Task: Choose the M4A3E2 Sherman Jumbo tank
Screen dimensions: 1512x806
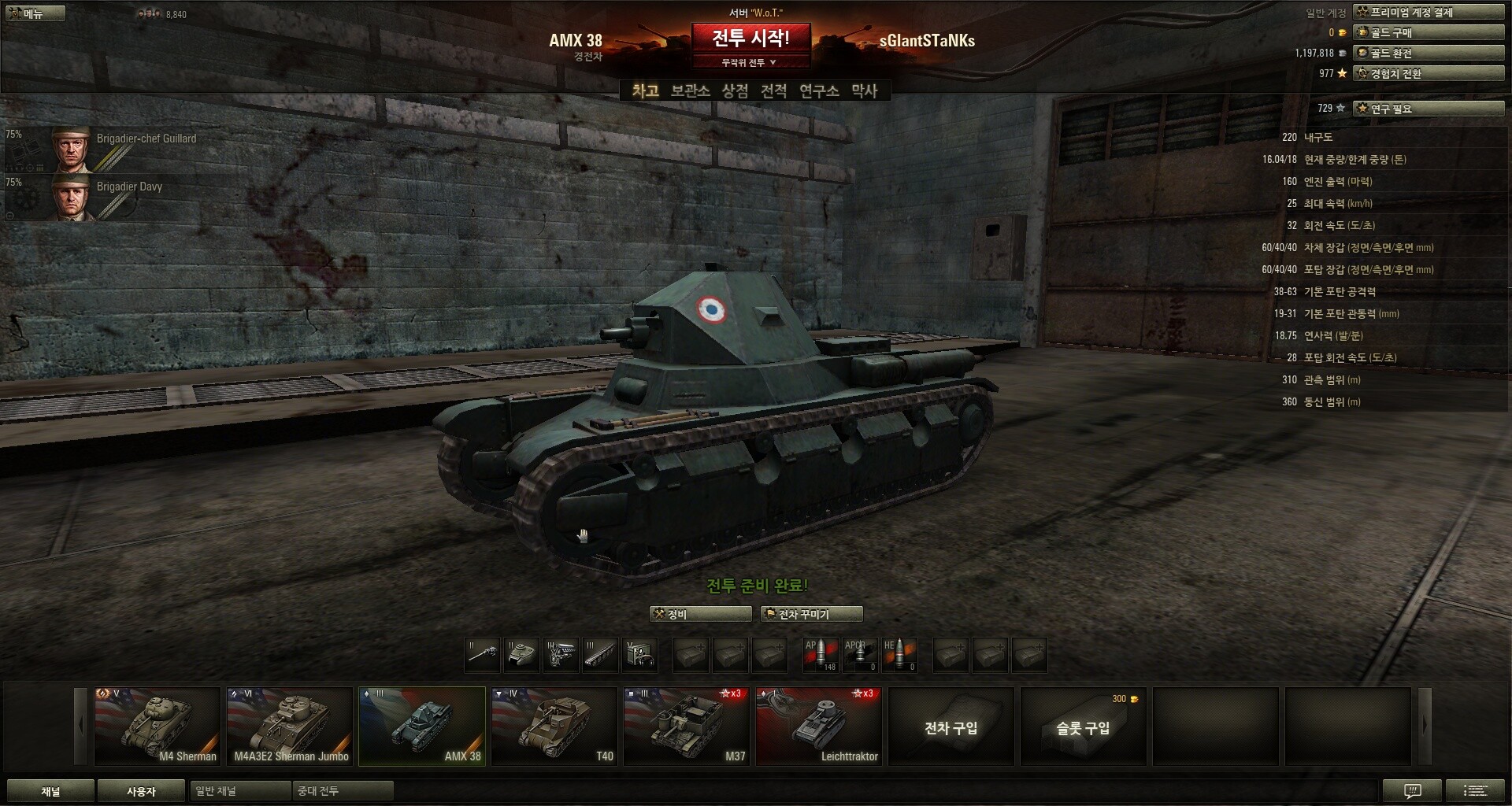Action: click(x=290, y=726)
